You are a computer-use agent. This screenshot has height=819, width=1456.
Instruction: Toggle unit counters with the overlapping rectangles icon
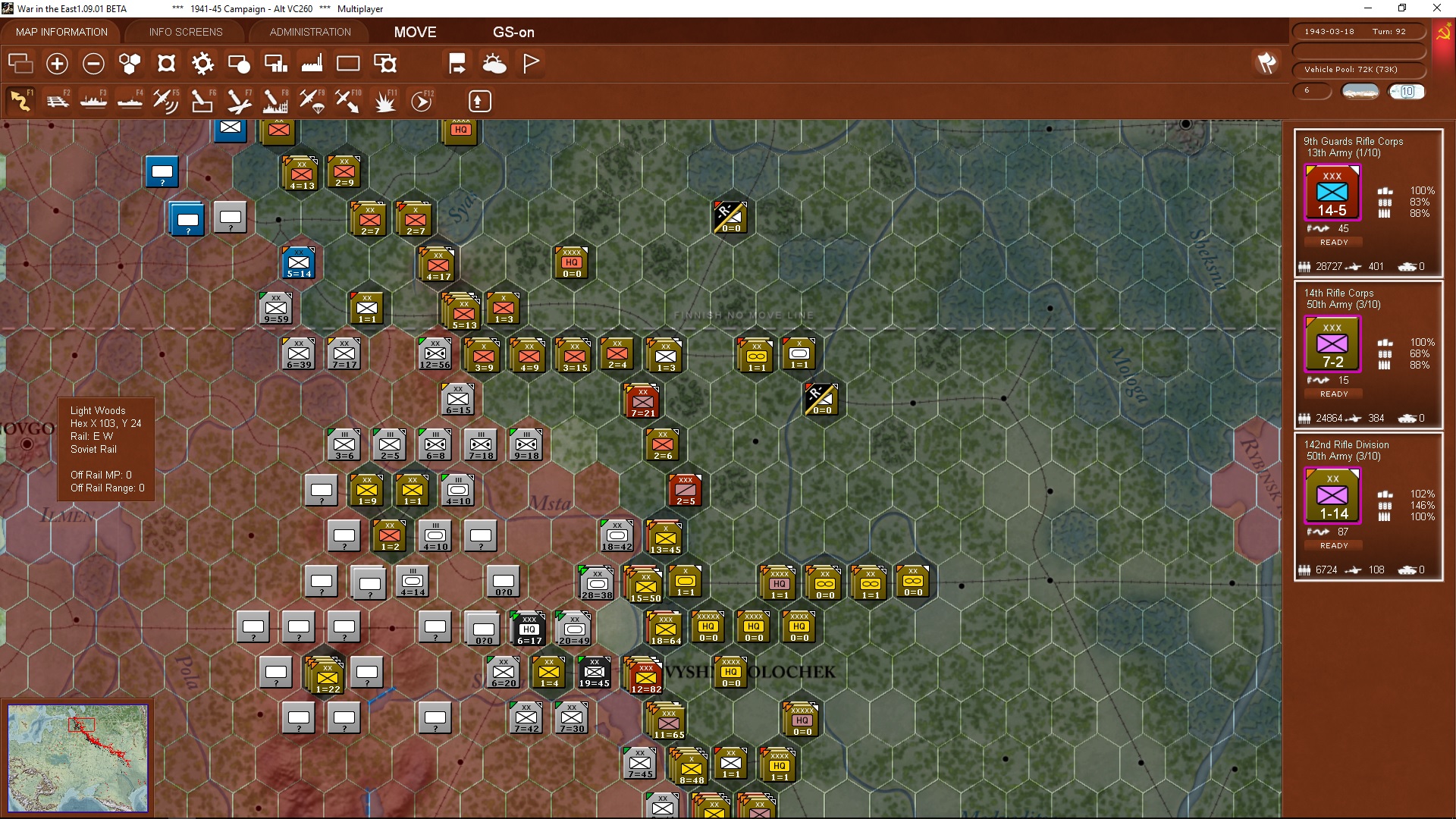pos(20,64)
